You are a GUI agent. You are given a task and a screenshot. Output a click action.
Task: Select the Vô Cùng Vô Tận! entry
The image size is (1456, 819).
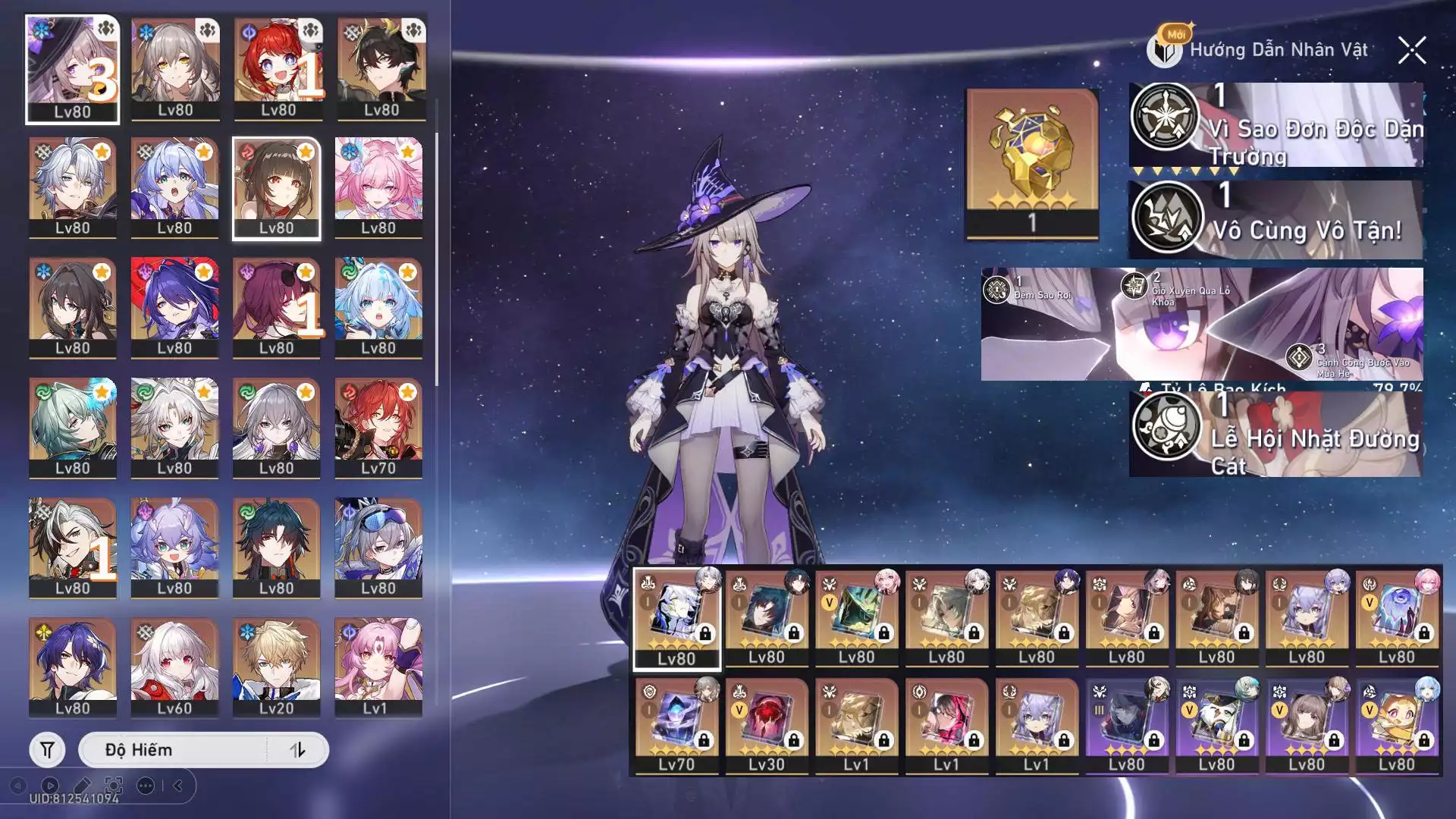click(x=1276, y=219)
